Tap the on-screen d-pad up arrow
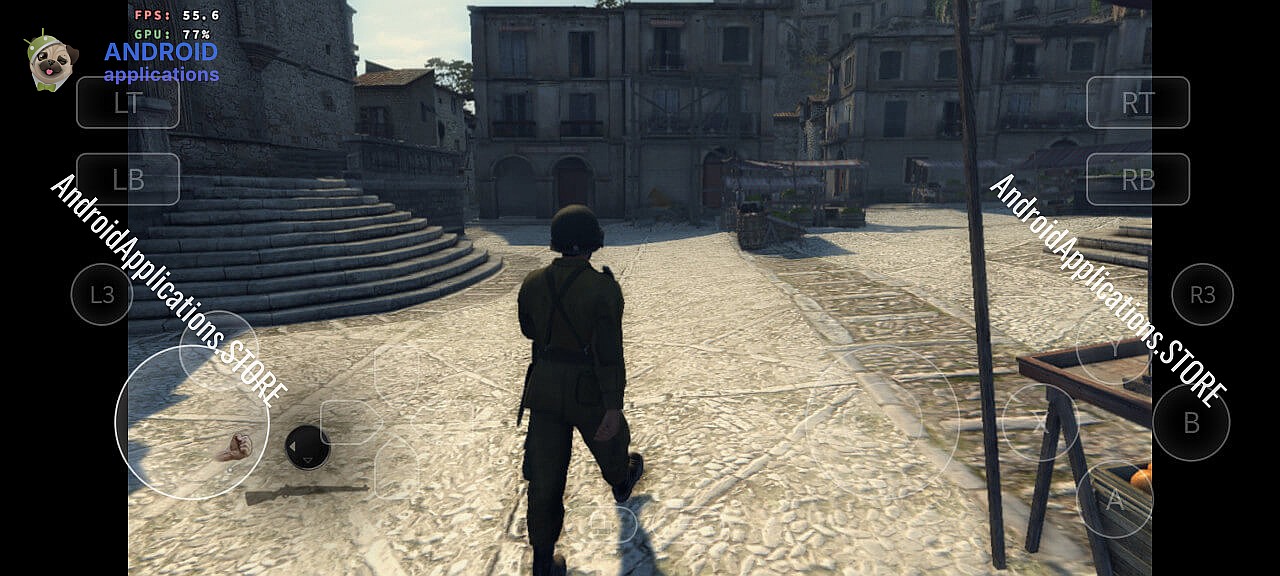 (x=396, y=373)
